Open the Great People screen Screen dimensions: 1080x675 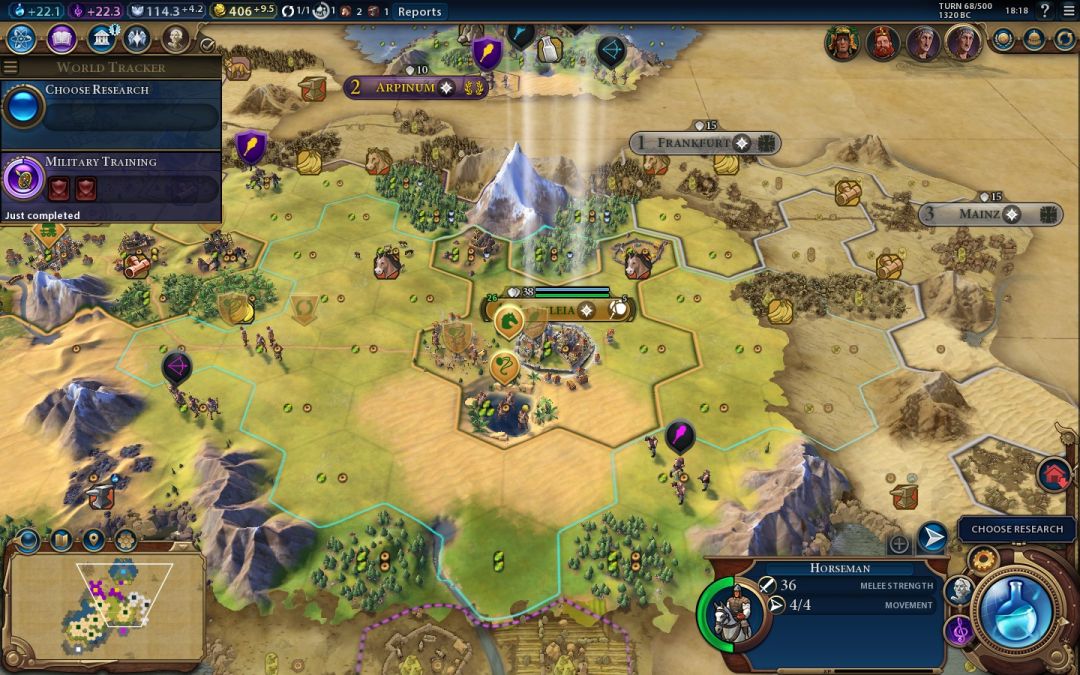pyautogui.click(x=176, y=40)
